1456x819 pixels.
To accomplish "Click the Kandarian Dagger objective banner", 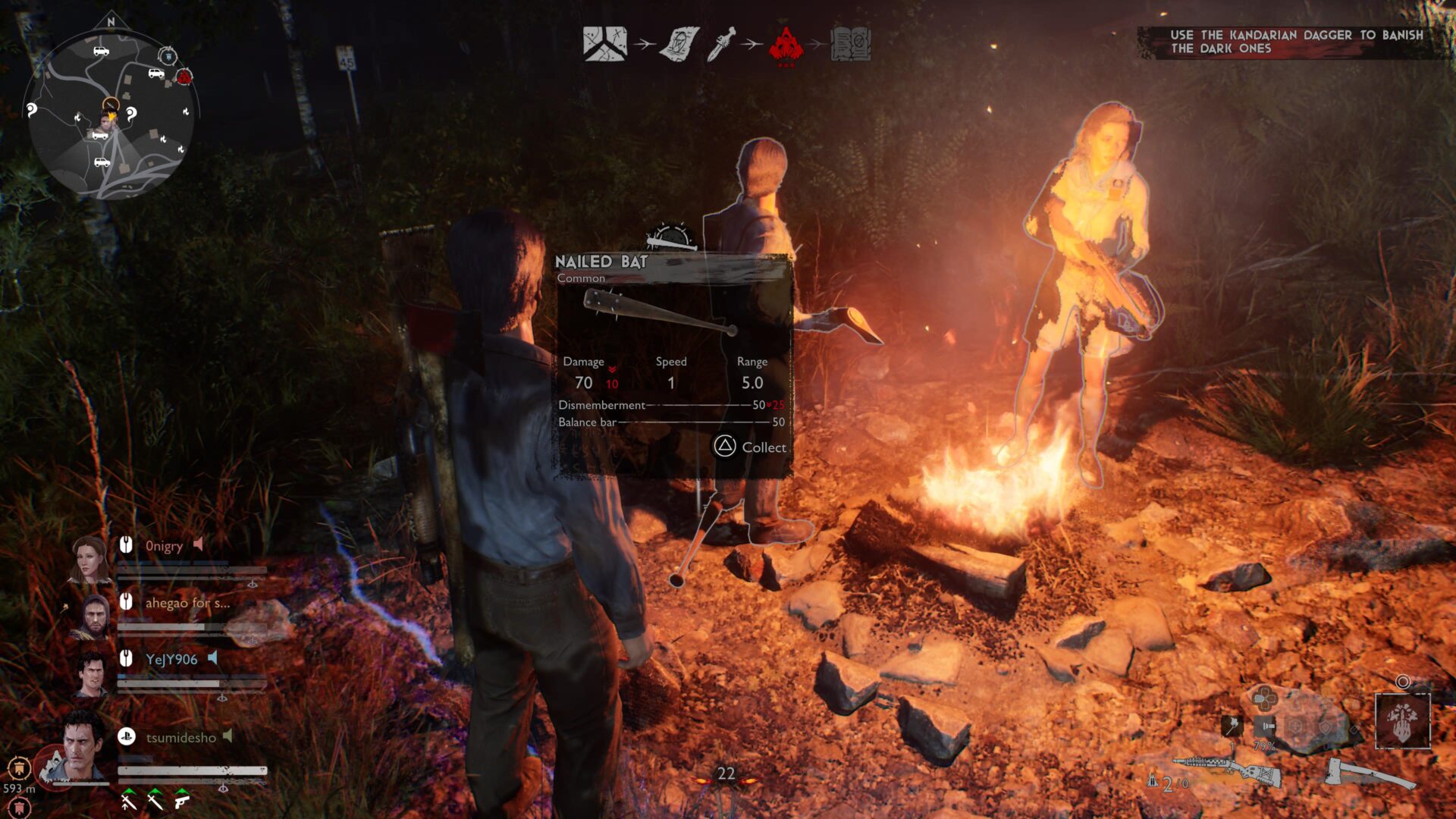I will pos(1295,42).
